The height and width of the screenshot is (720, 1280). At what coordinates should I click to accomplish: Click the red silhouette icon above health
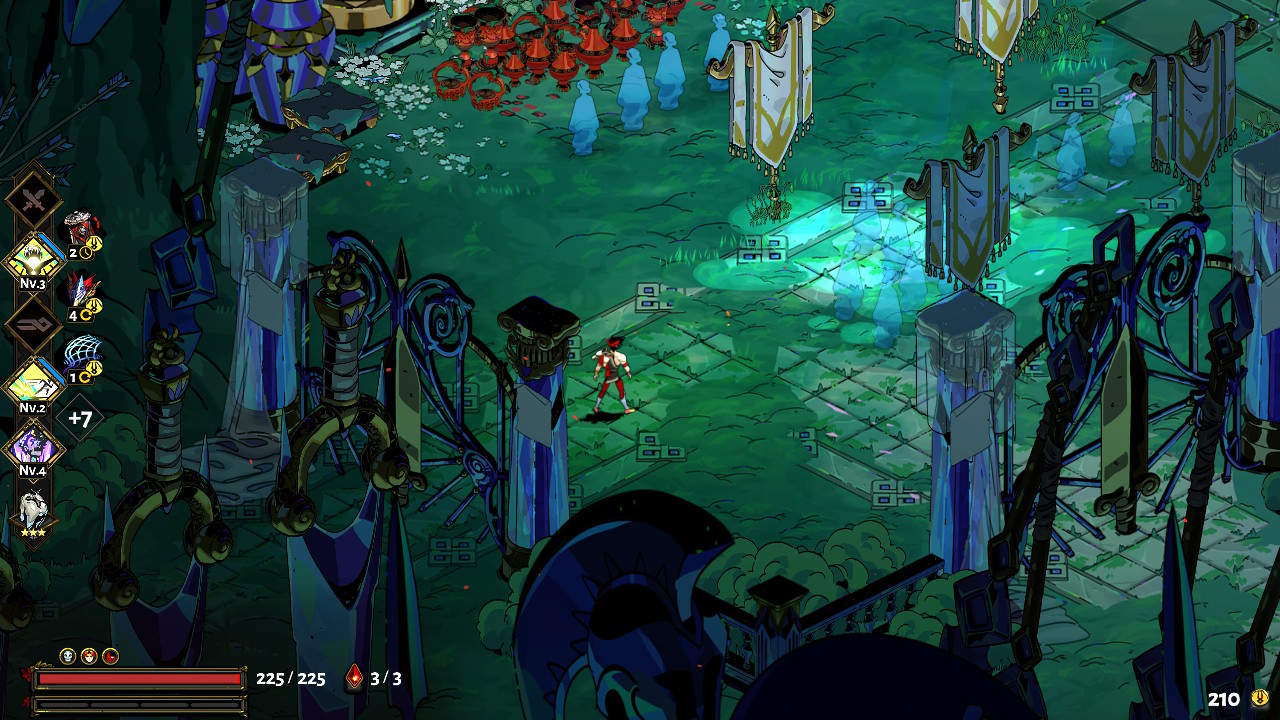[110, 656]
